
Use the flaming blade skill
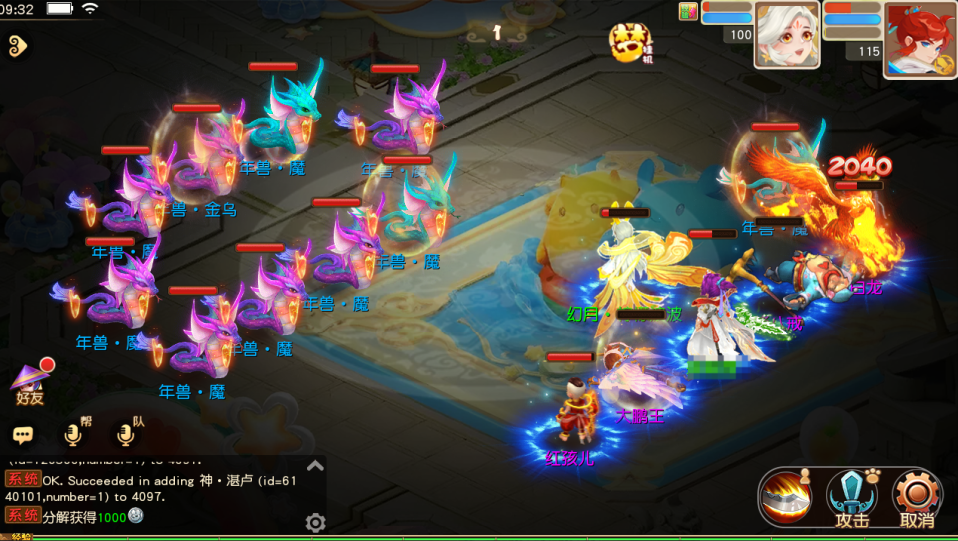[785, 497]
